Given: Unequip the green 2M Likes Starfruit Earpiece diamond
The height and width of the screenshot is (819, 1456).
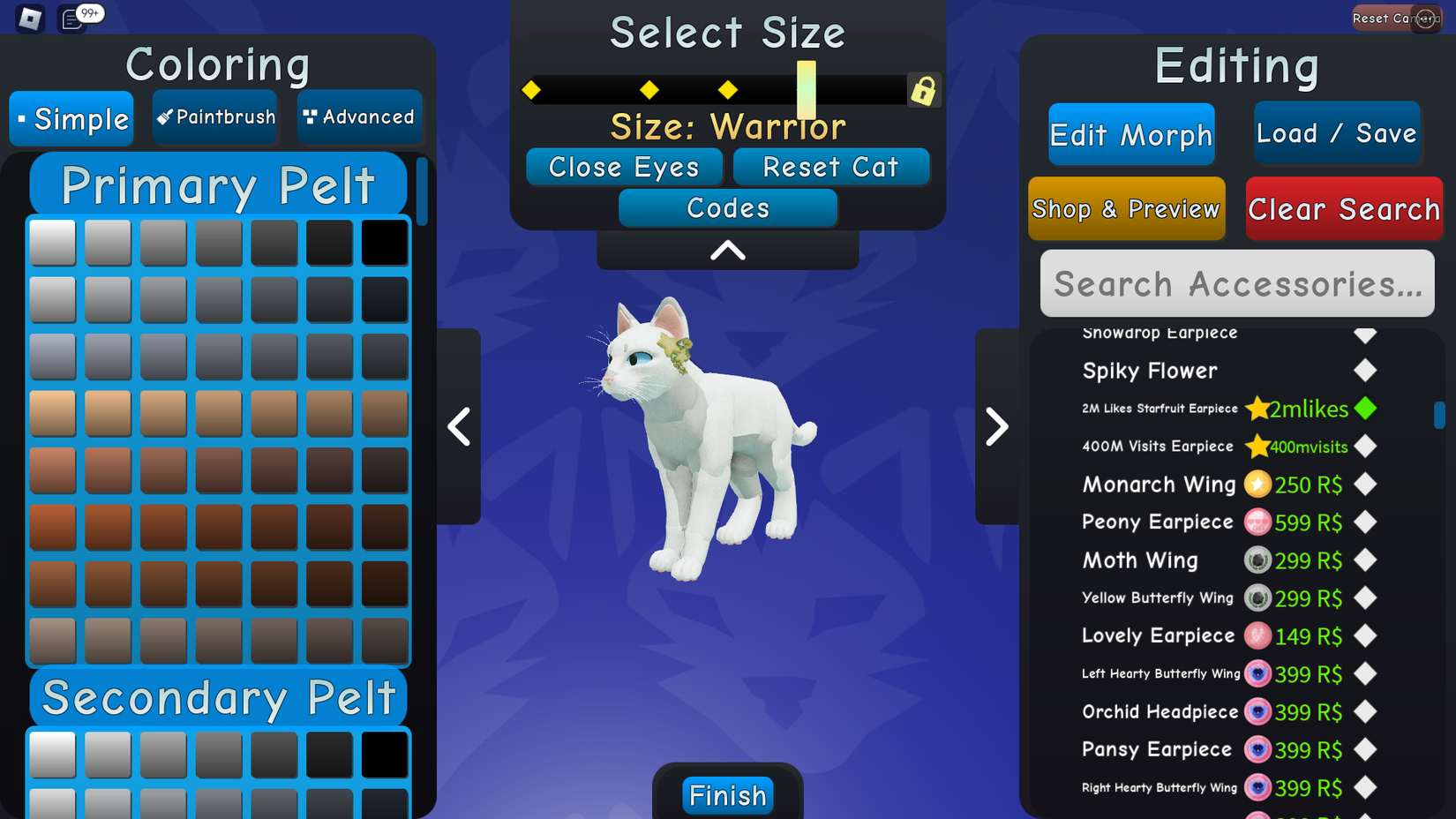Looking at the screenshot, I should click(x=1365, y=409).
